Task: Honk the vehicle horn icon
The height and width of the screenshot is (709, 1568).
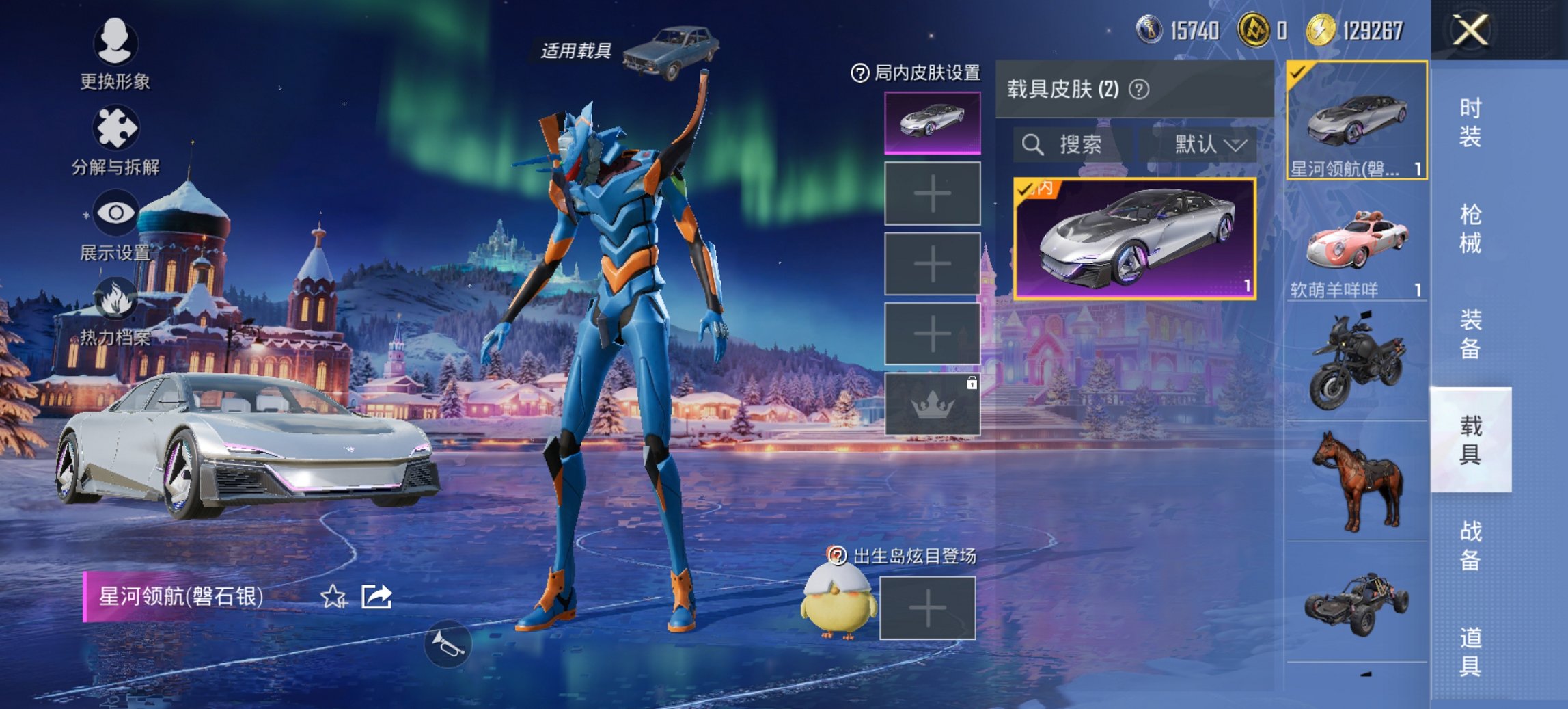Action: 448,644
